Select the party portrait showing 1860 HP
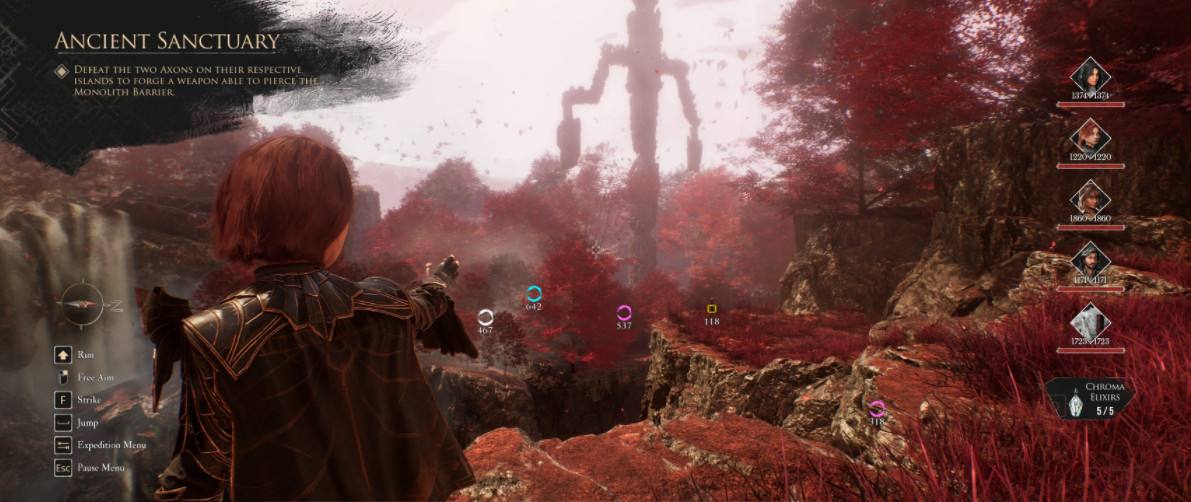 (1090, 198)
